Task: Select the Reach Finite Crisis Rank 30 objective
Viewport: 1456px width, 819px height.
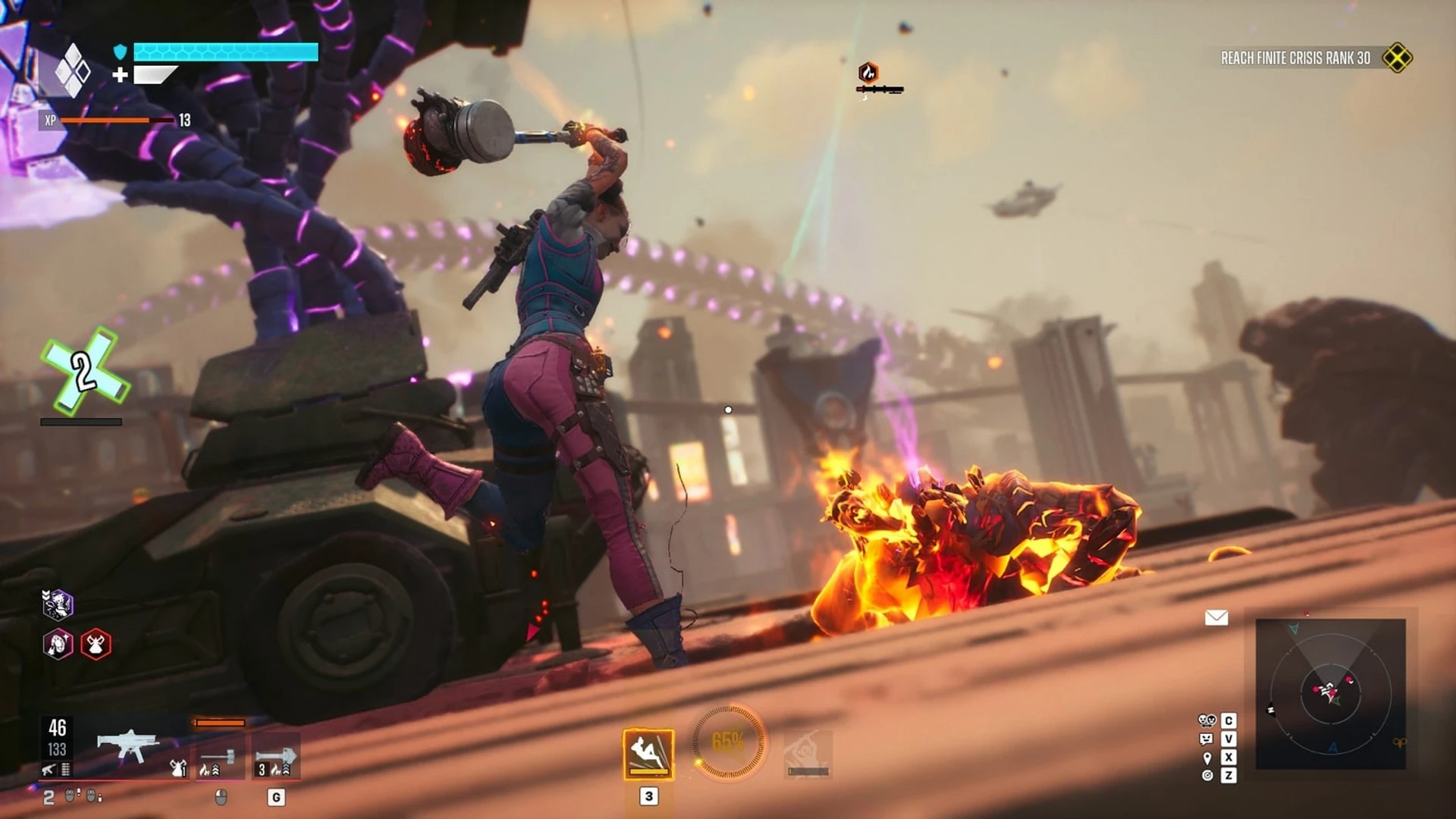Action: click(1295, 58)
